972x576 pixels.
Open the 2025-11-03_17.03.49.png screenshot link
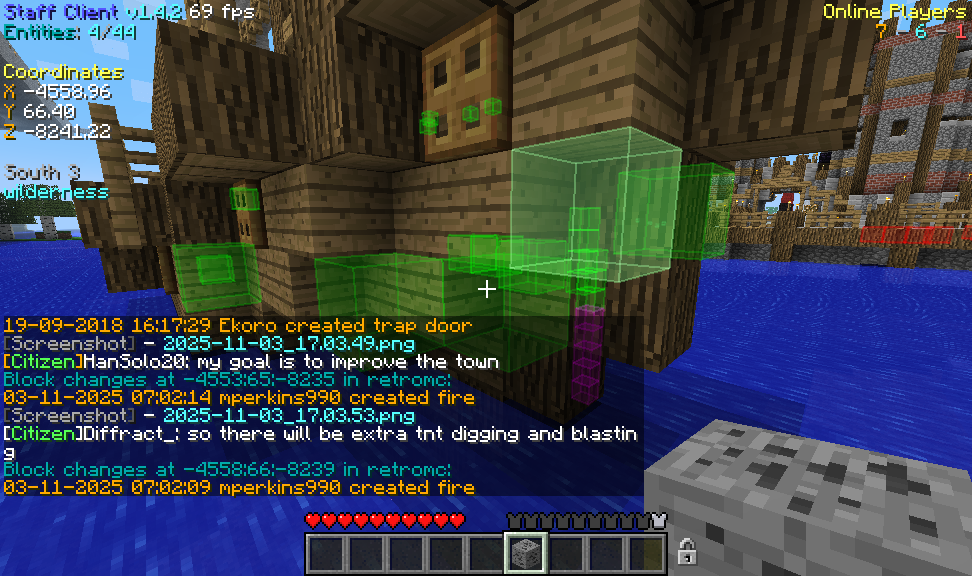coord(289,343)
